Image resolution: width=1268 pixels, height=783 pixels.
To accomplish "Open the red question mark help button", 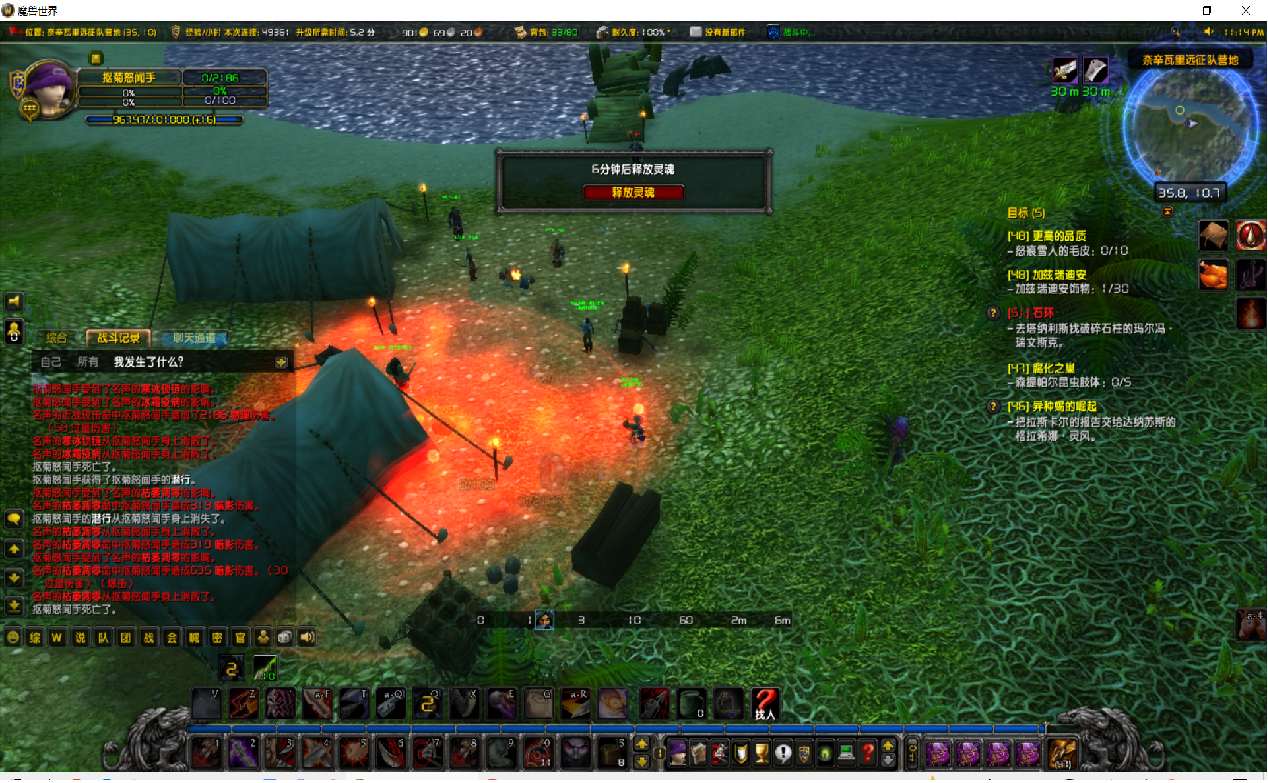I will (868, 751).
